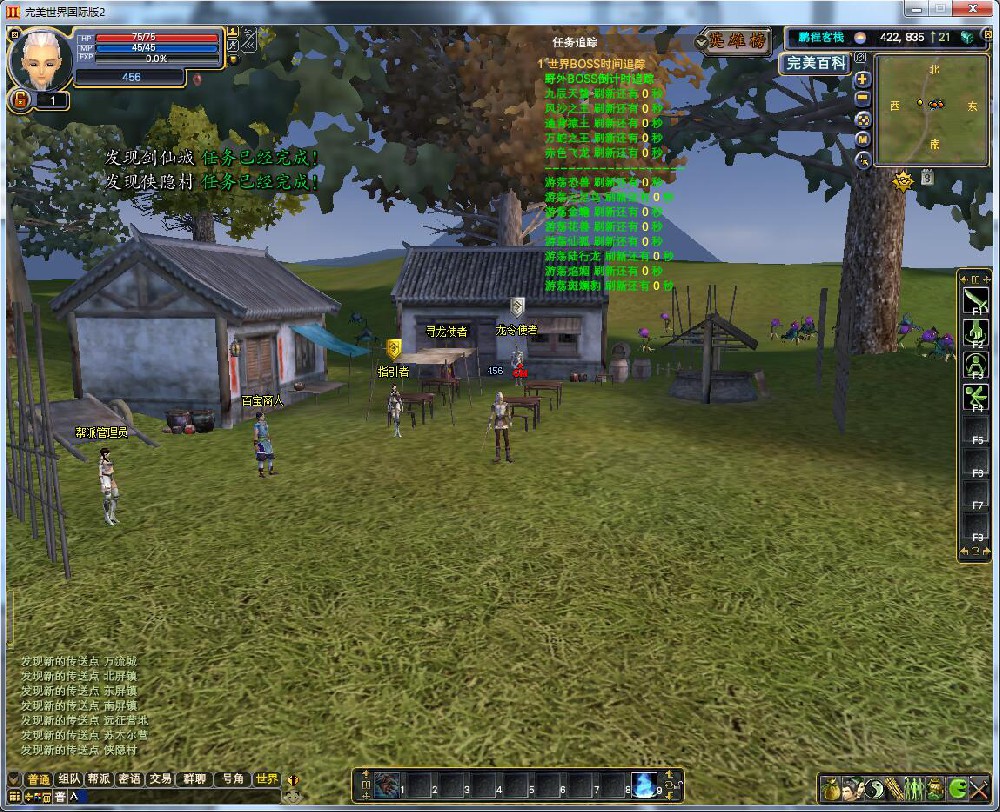Zoom in the minimap with the plus button
This screenshot has width=1000, height=812.
[x=862, y=79]
